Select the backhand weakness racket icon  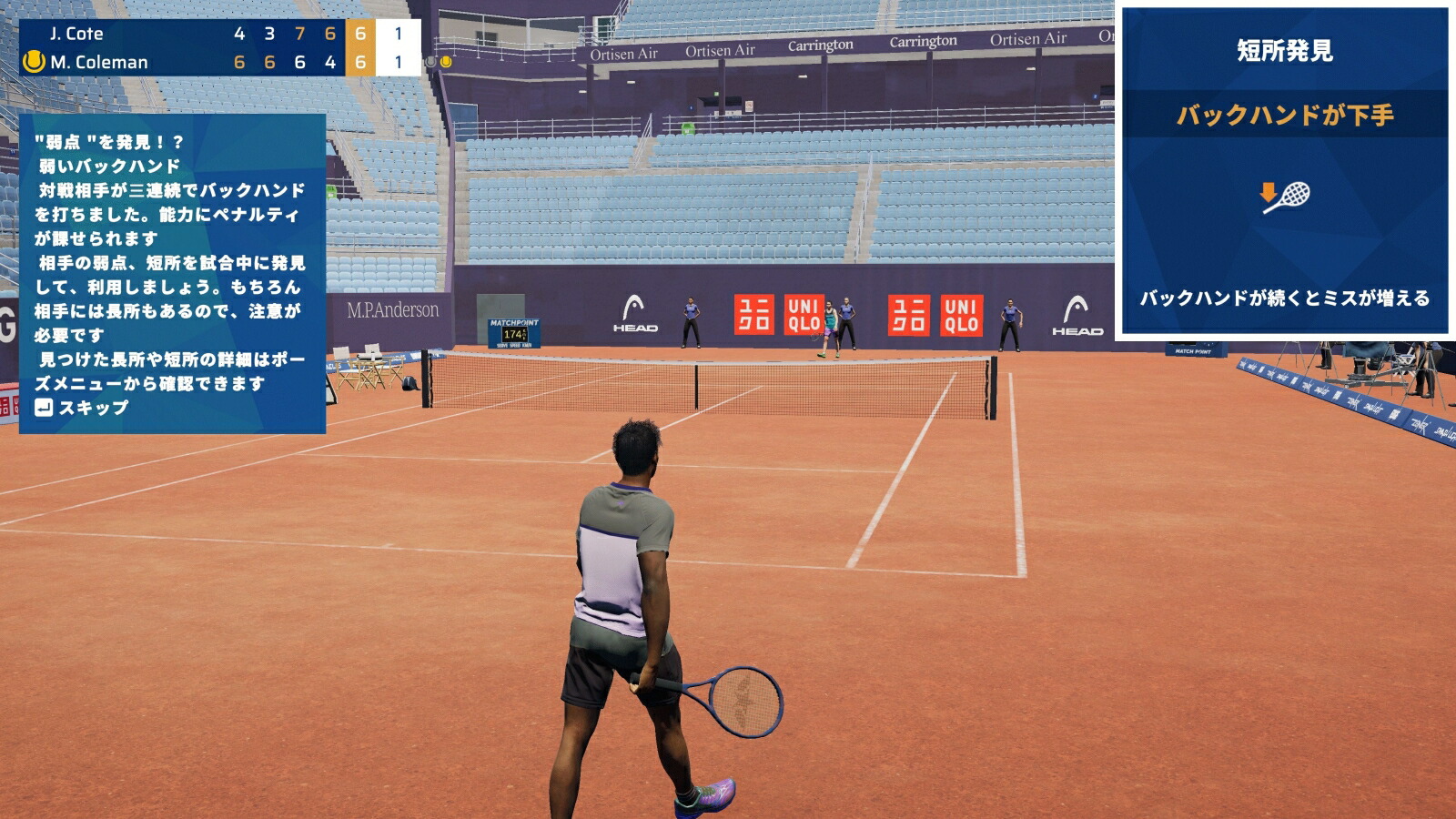[x=1284, y=197]
